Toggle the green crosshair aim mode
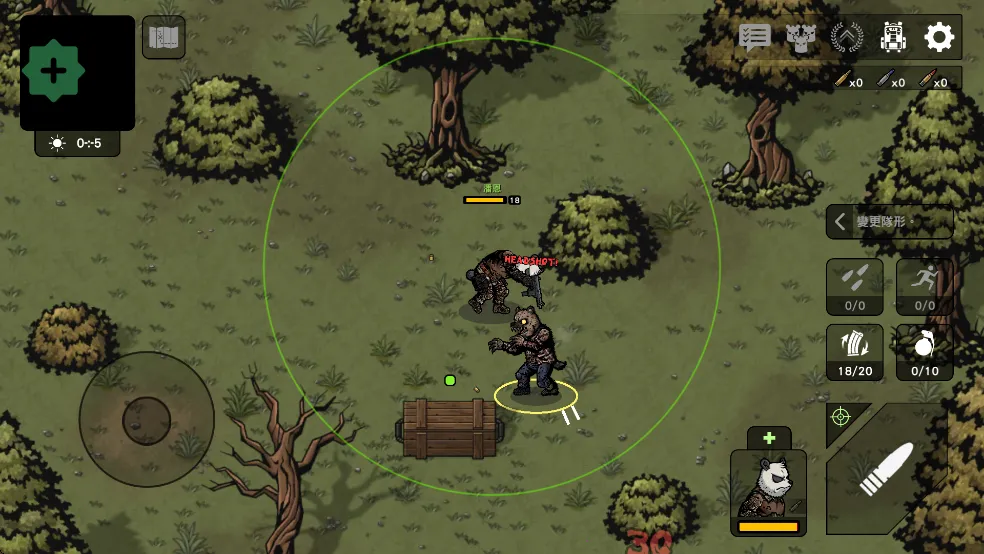984x554 pixels. coord(841,416)
